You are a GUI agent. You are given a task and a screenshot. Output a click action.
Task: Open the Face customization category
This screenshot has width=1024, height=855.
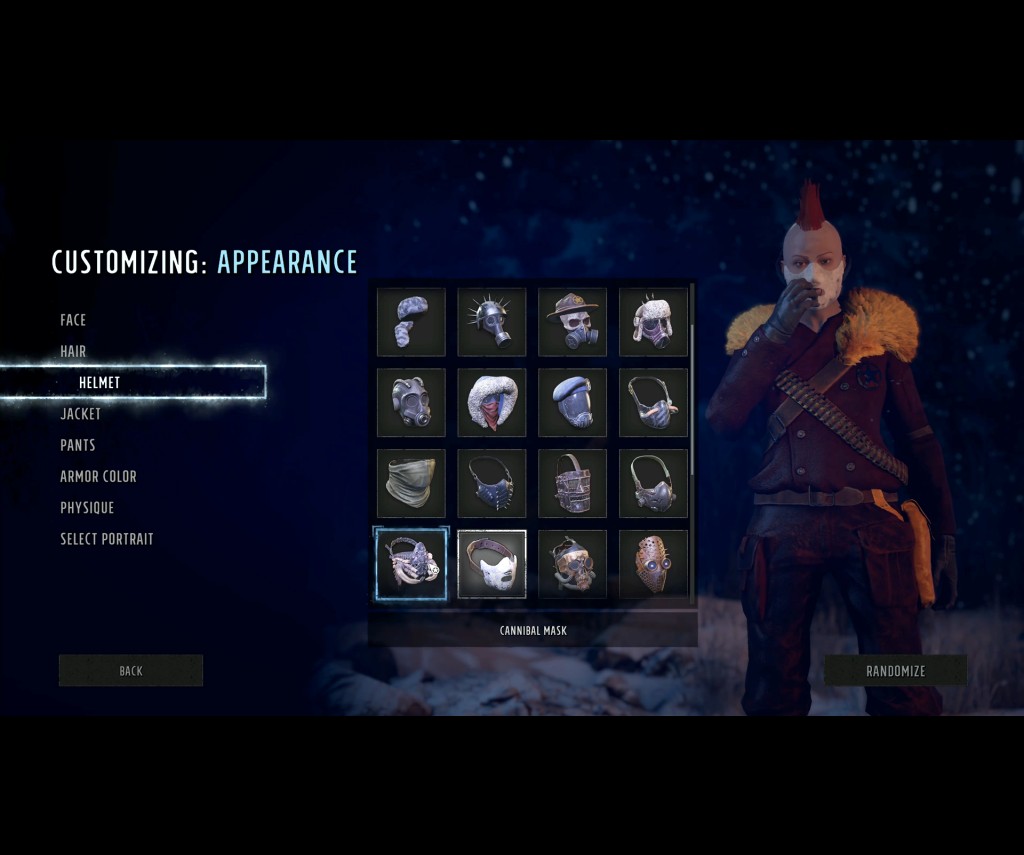click(73, 320)
